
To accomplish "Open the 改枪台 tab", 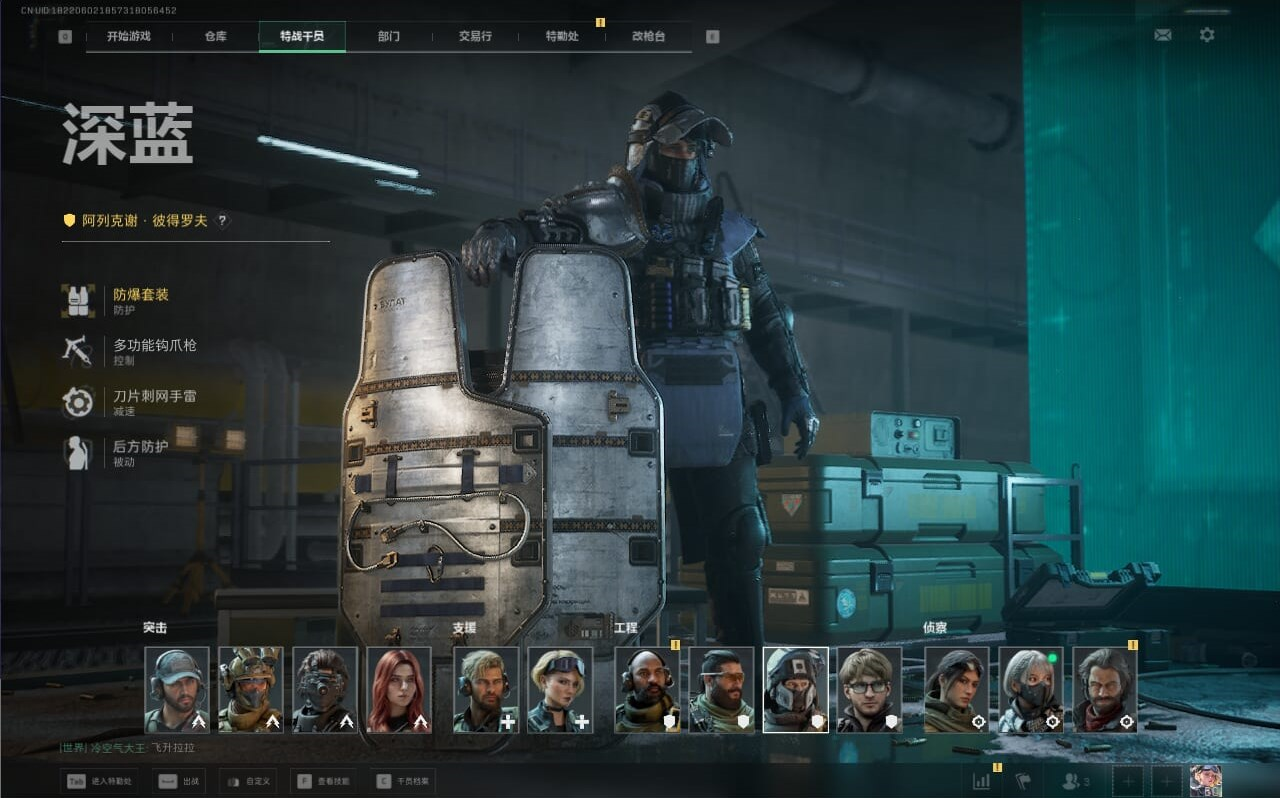I will click(x=648, y=37).
